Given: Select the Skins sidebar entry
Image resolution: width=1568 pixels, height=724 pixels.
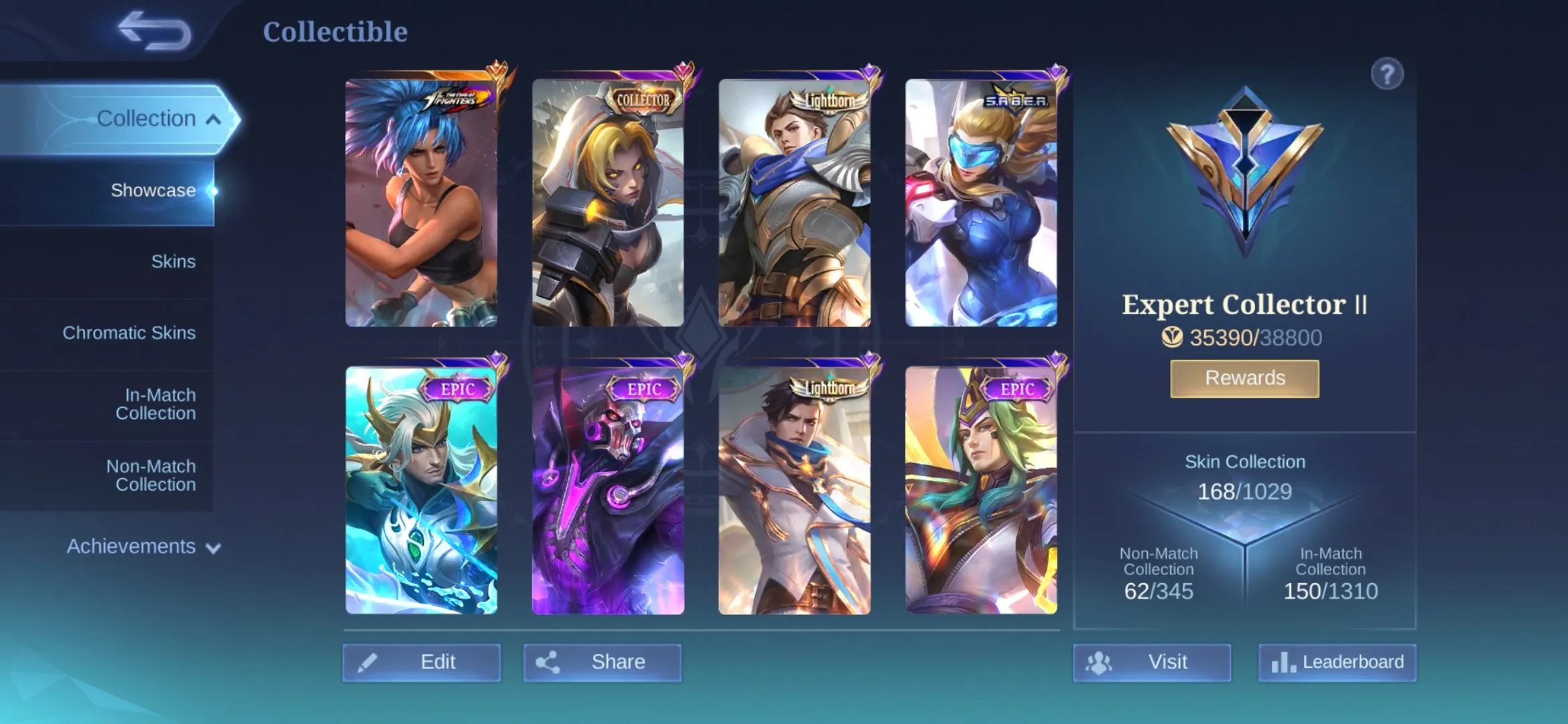Looking at the screenshot, I should (x=173, y=261).
